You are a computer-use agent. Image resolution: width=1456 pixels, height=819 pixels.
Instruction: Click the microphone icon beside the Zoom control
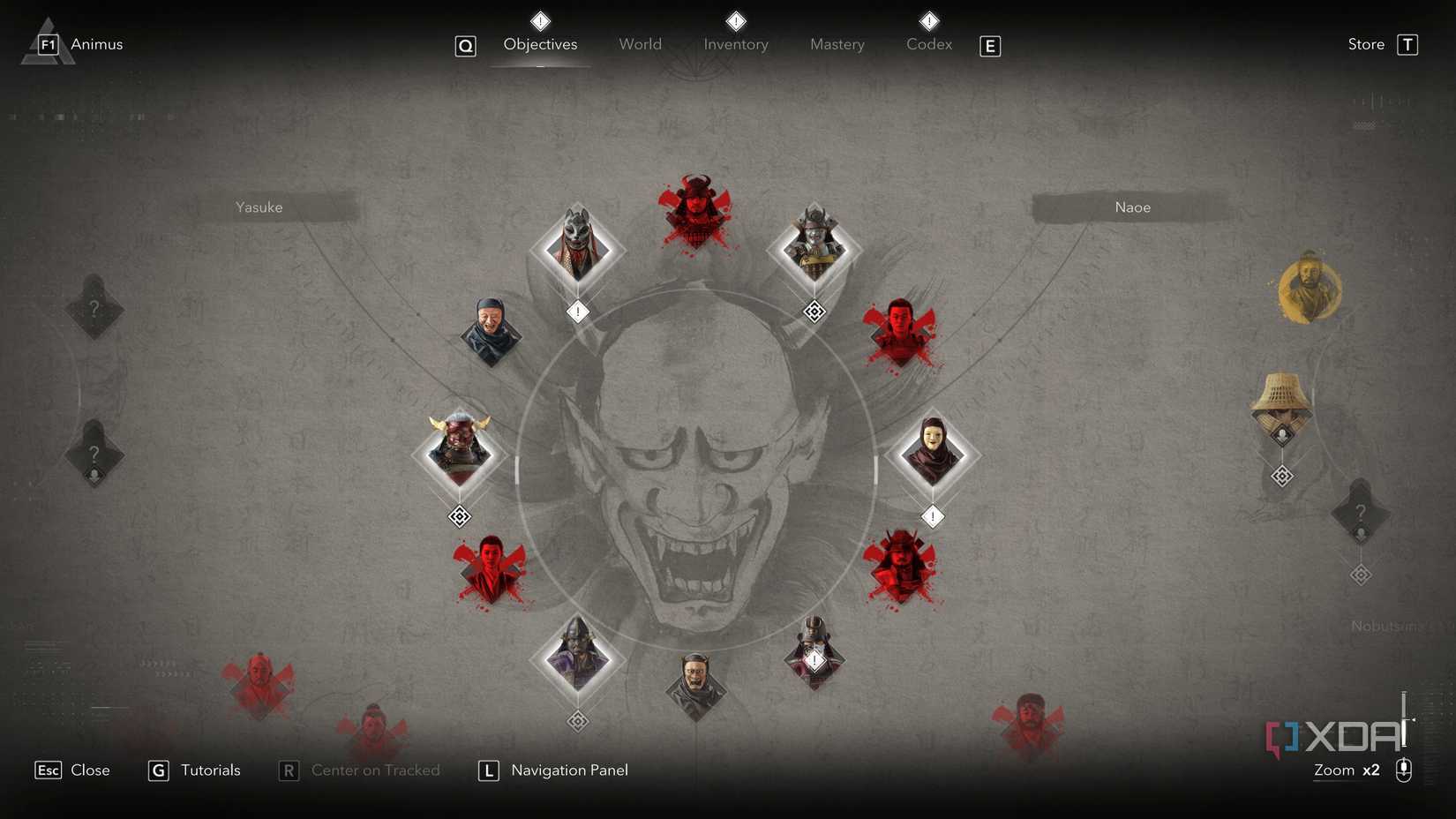coord(1403,770)
